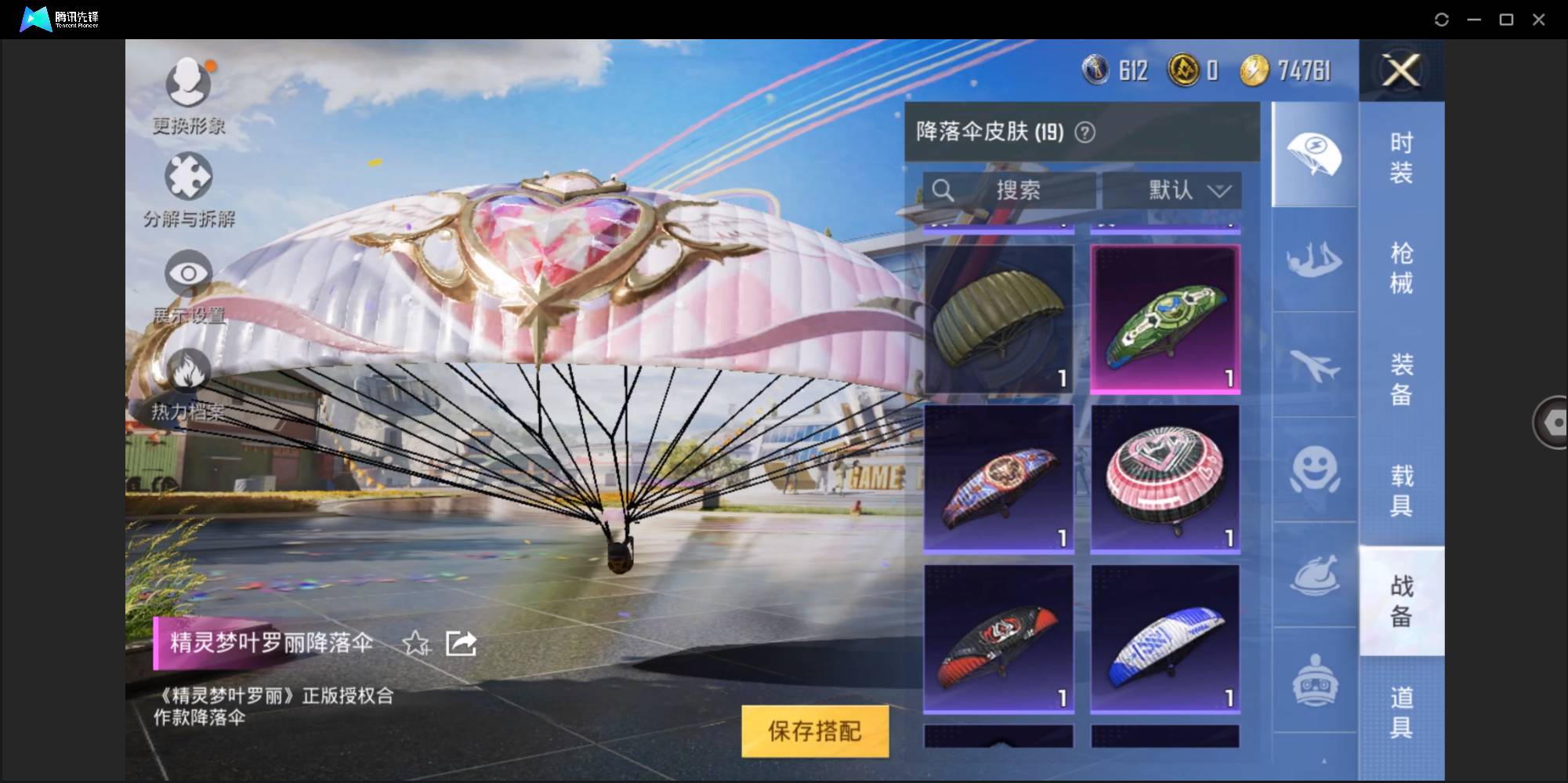Screen dimensions: 1568x783
Task: Click the airplane trail category icon
Action: click(x=1314, y=364)
